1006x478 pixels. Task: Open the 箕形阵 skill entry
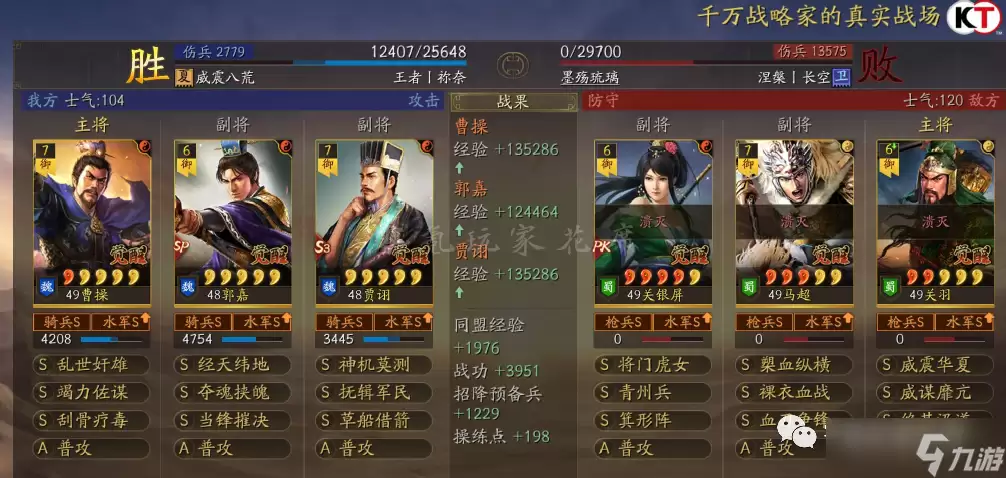pos(652,421)
